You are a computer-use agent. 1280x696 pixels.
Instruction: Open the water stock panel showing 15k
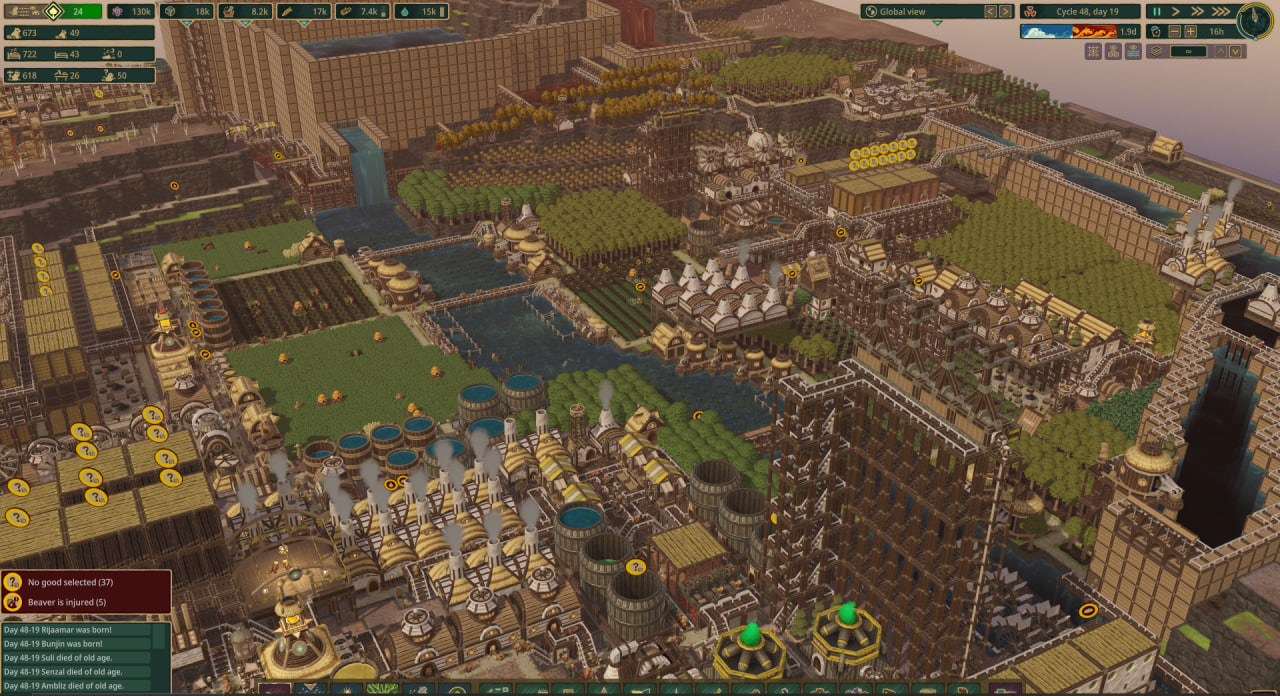click(x=420, y=11)
